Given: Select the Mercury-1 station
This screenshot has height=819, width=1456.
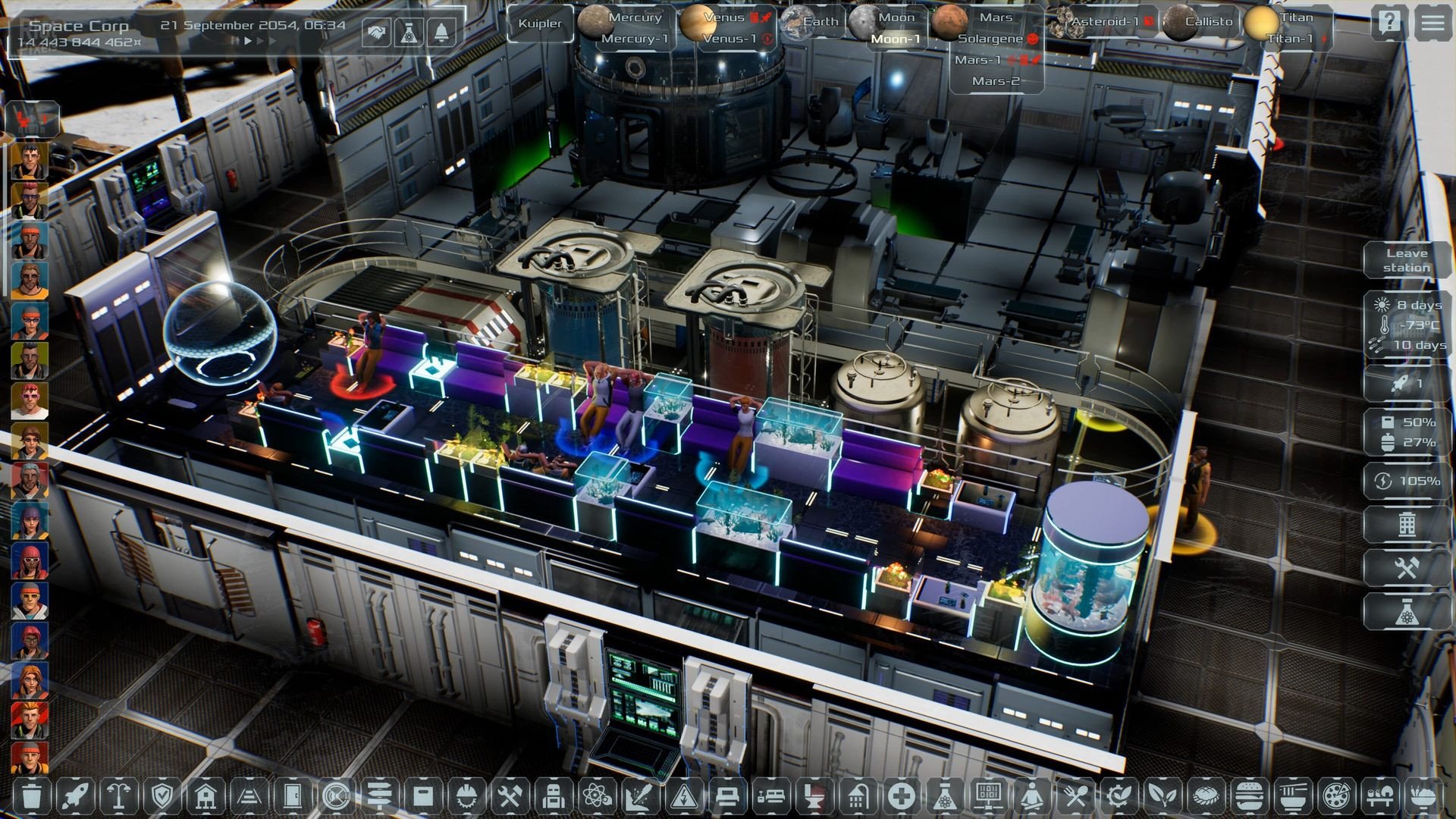Looking at the screenshot, I should (635, 39).
